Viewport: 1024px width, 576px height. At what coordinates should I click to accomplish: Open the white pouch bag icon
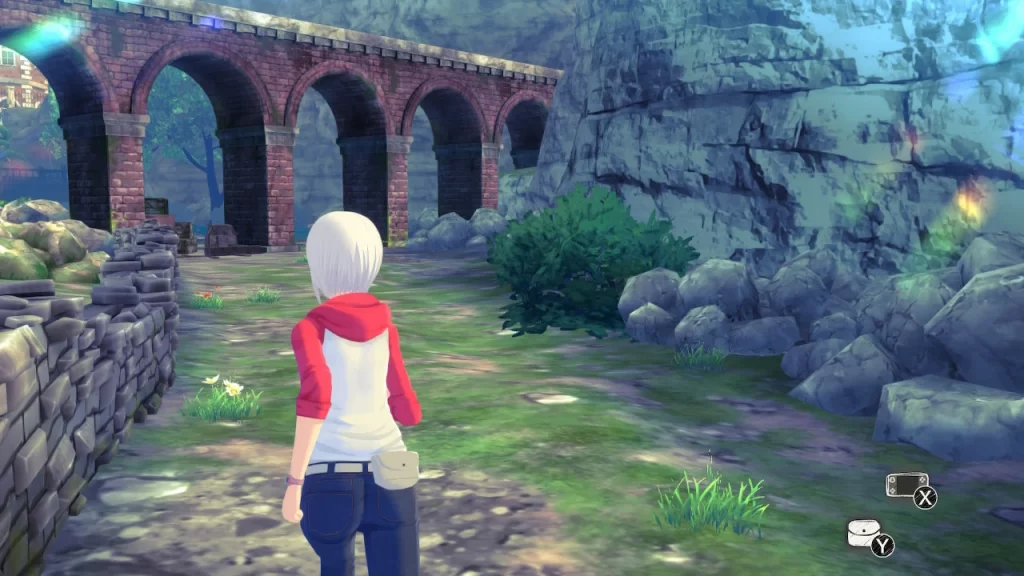863,533
